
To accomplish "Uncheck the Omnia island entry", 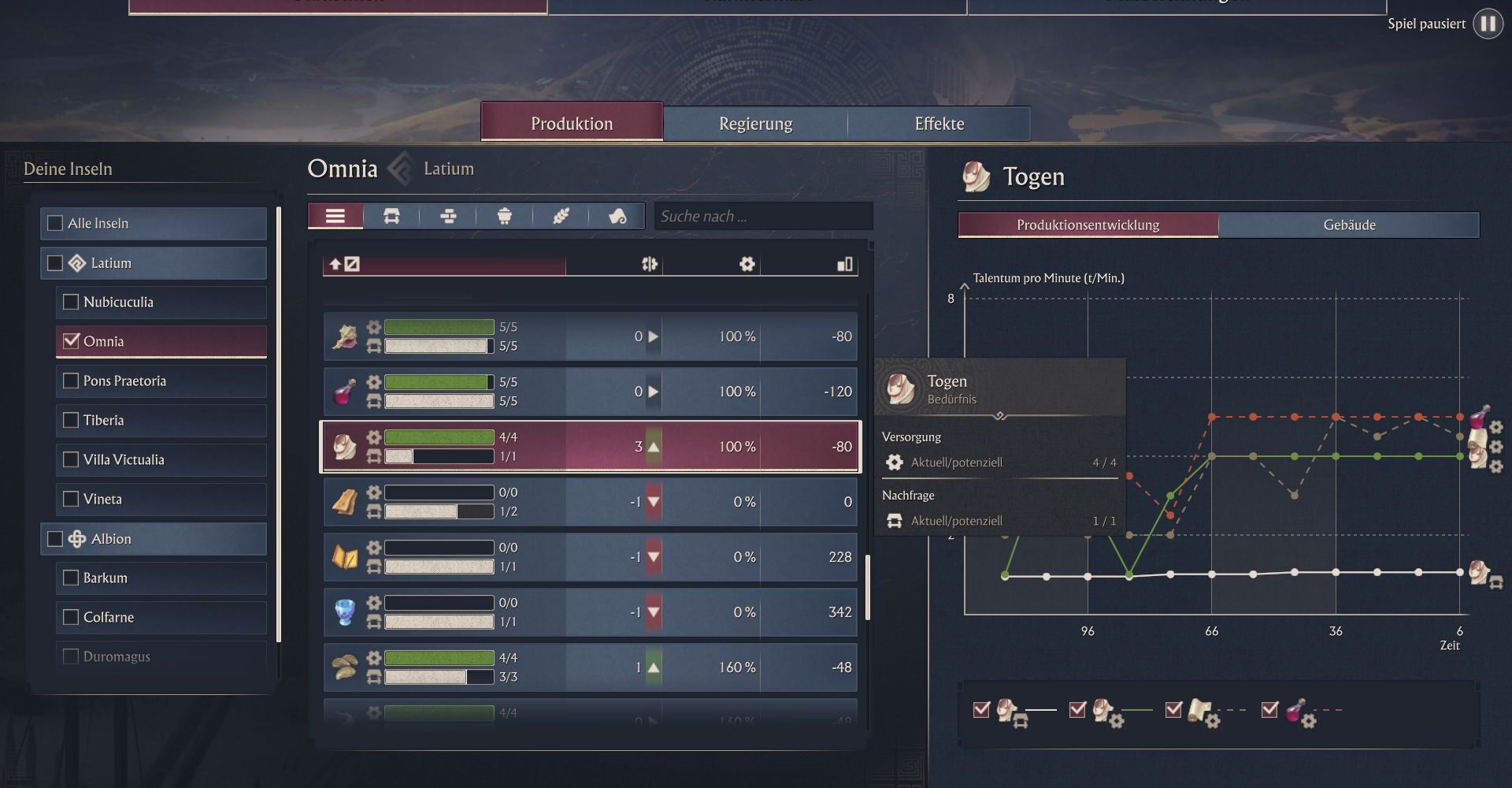I will (x=72, y=341).
